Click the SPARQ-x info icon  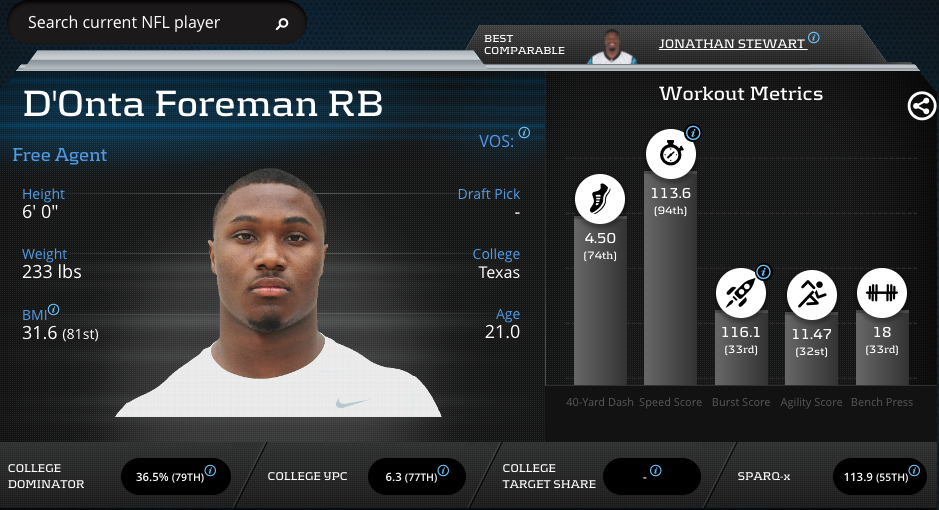tap(913, 470)
